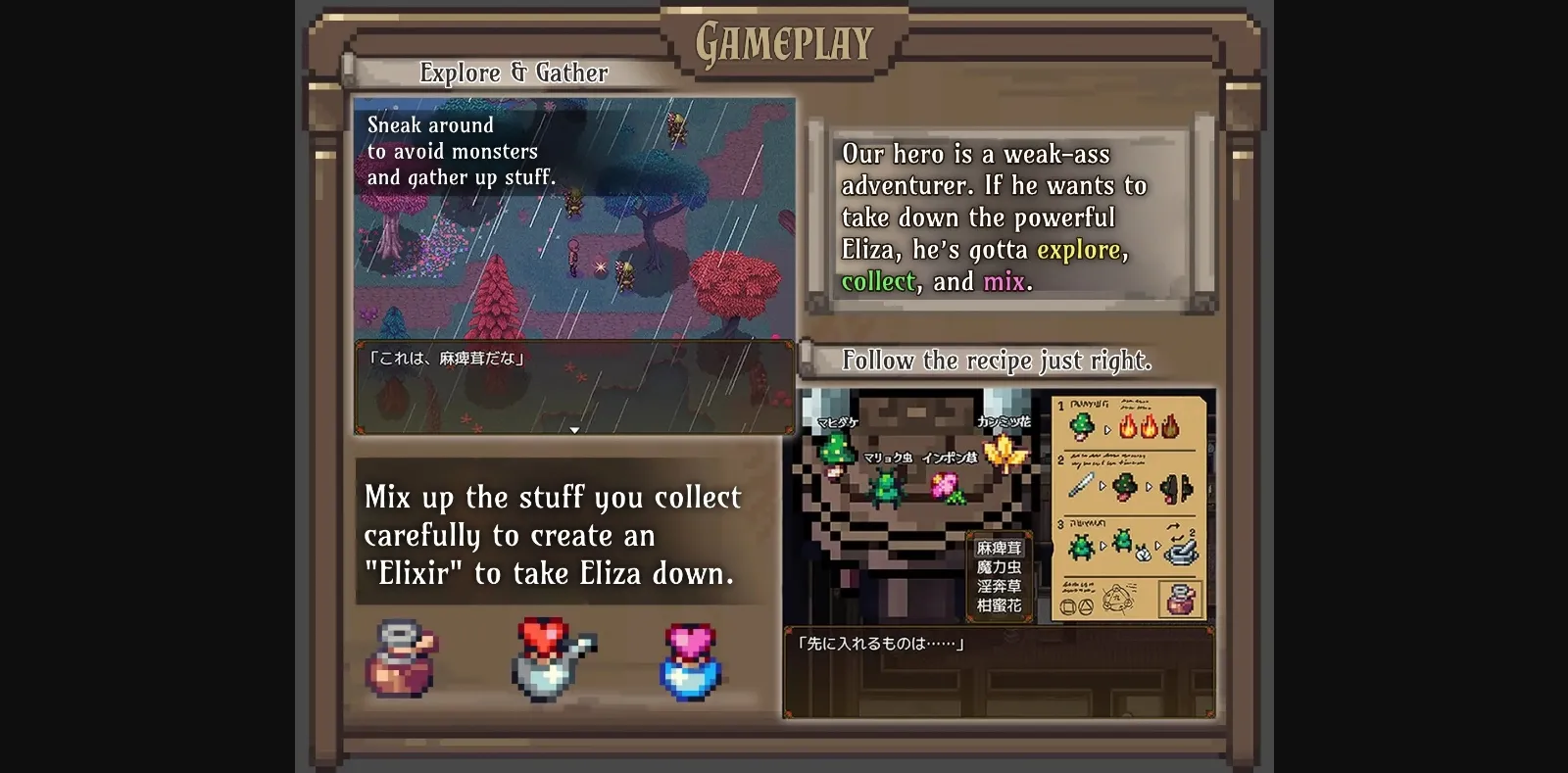
Task: Click the framed elixir bottle on the recipe sheet
Action: (1181, 602)
